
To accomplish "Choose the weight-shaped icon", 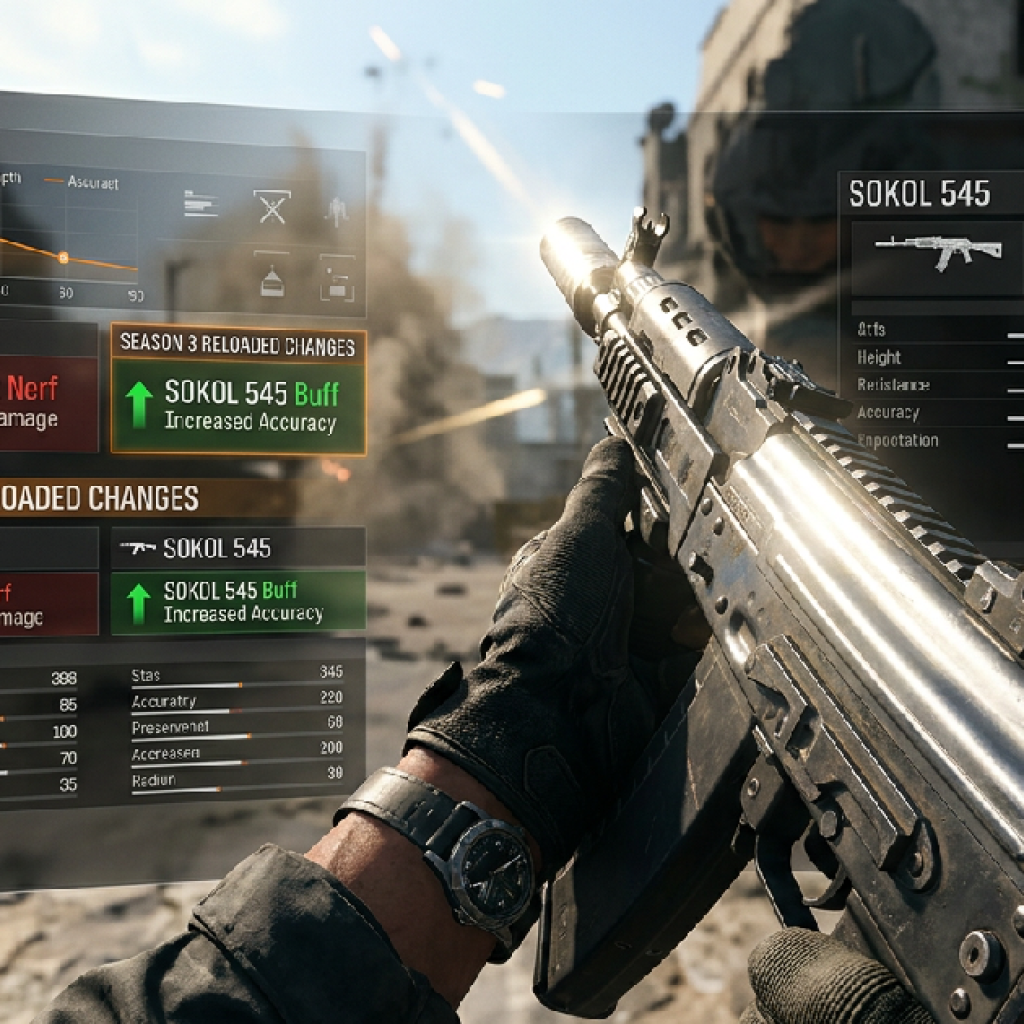I will (271, 279).
